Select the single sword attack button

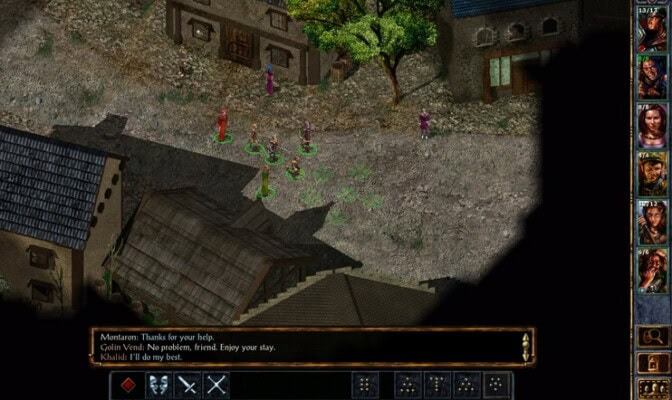coord(187,384)
